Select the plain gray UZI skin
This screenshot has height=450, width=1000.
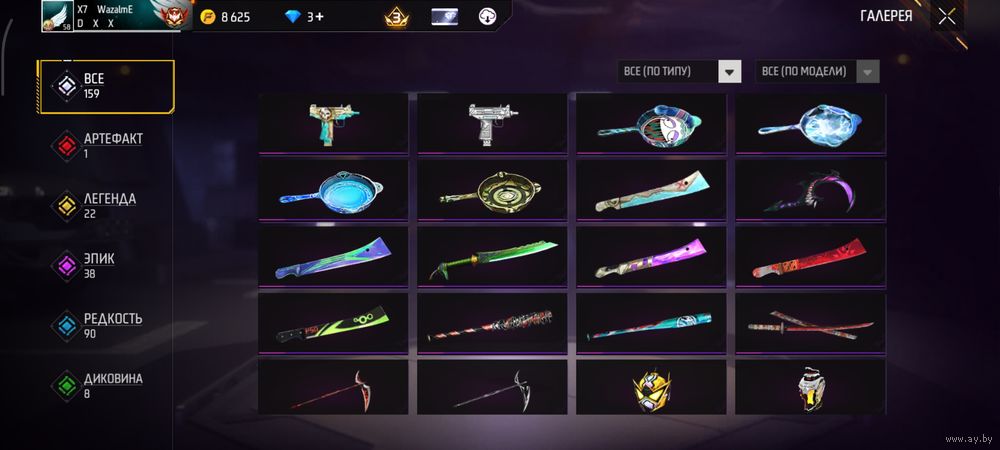click(x=492, y=122)
